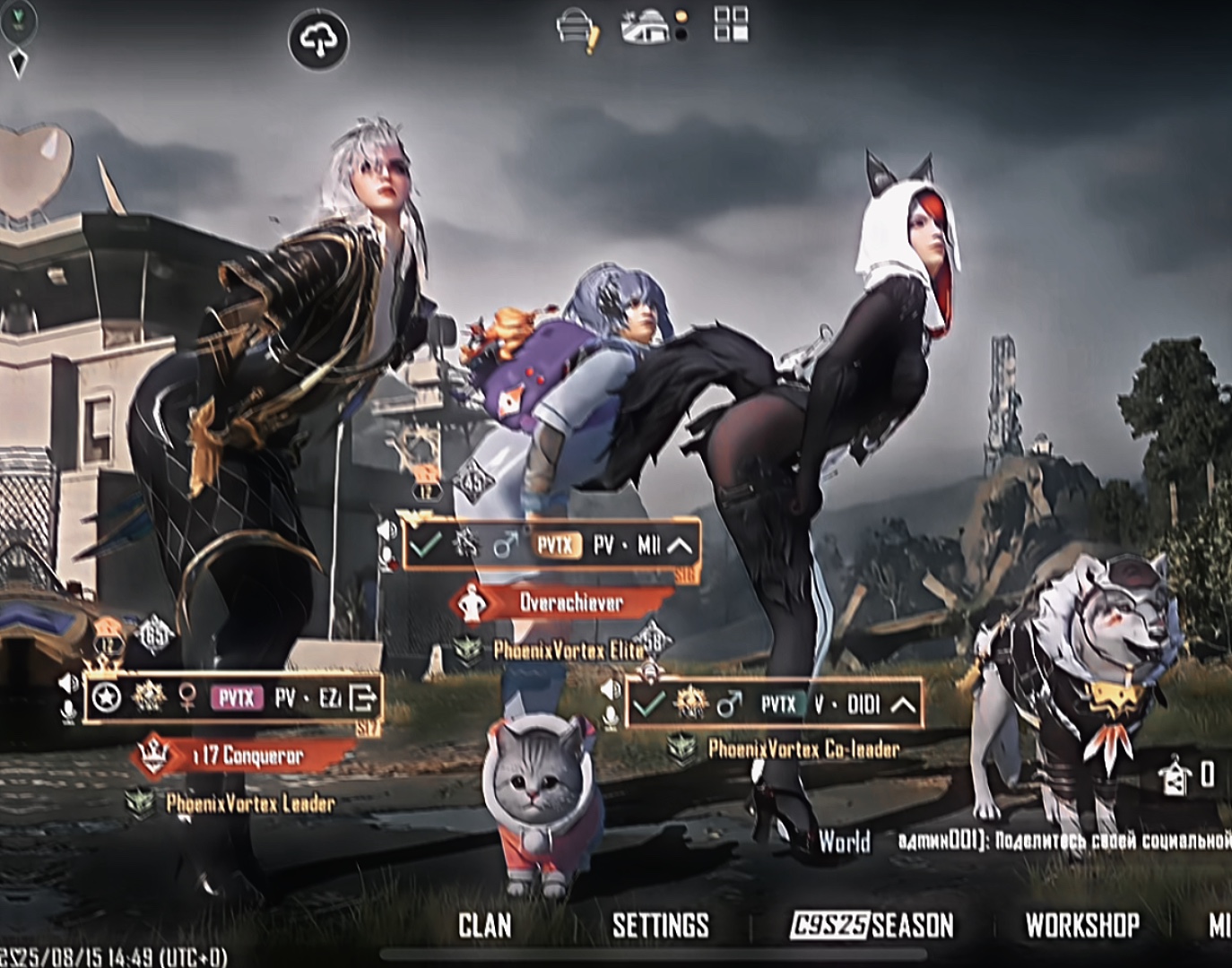Toggle the speaker icon beside the V·DIDI nameplate
1232x968 pixels.
pos(611,690)
